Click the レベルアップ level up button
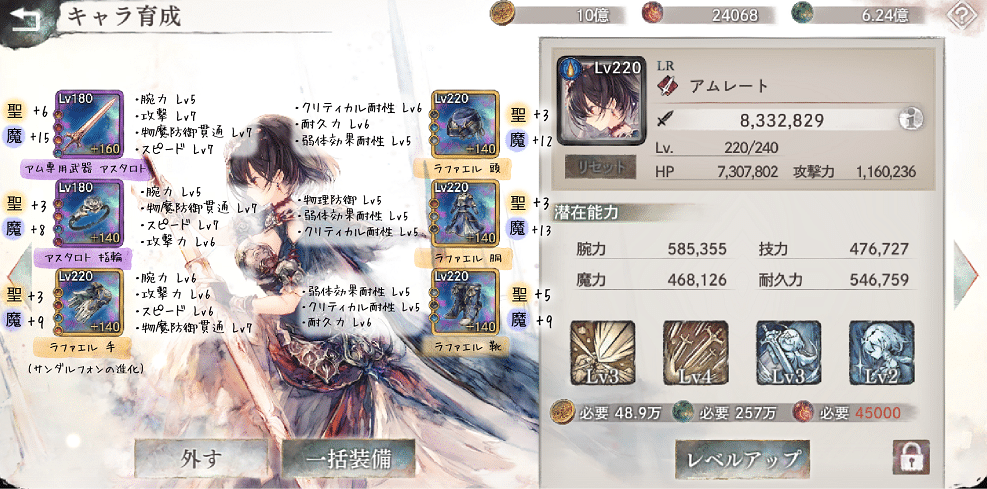Viewport: 987px width, 489px height. point(743,459)
